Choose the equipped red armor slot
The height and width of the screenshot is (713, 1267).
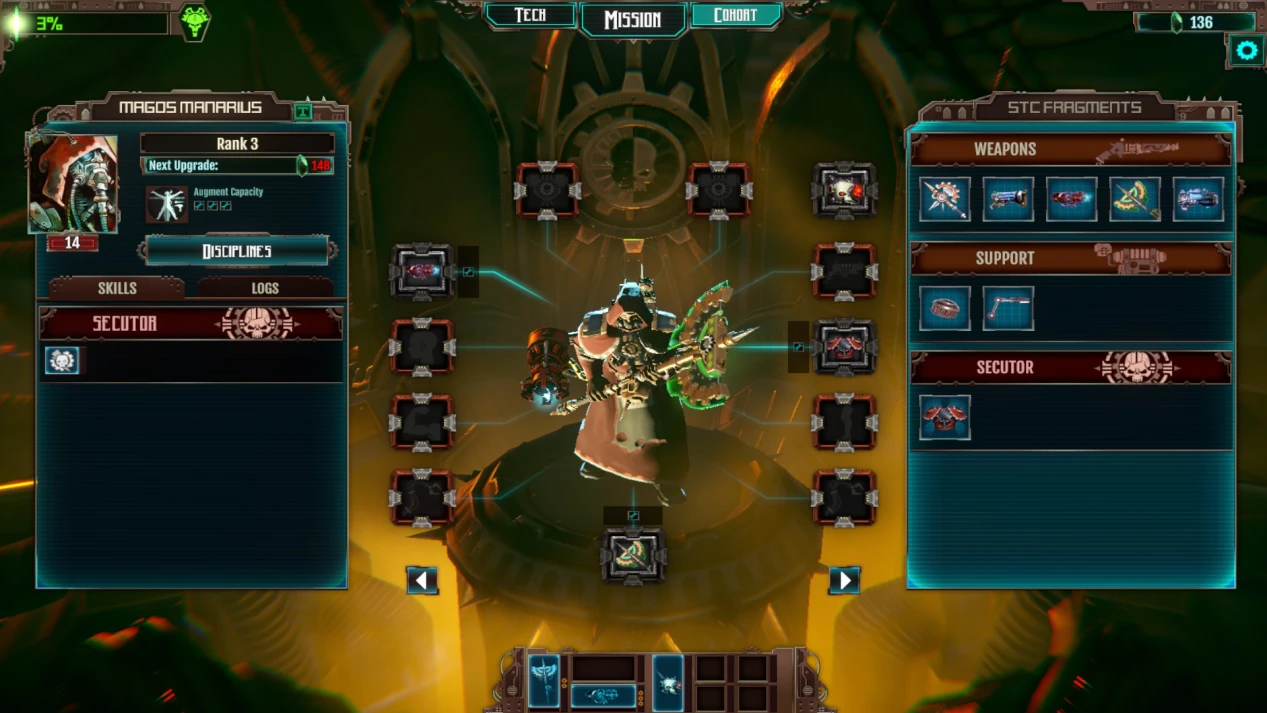coord(845,347)
